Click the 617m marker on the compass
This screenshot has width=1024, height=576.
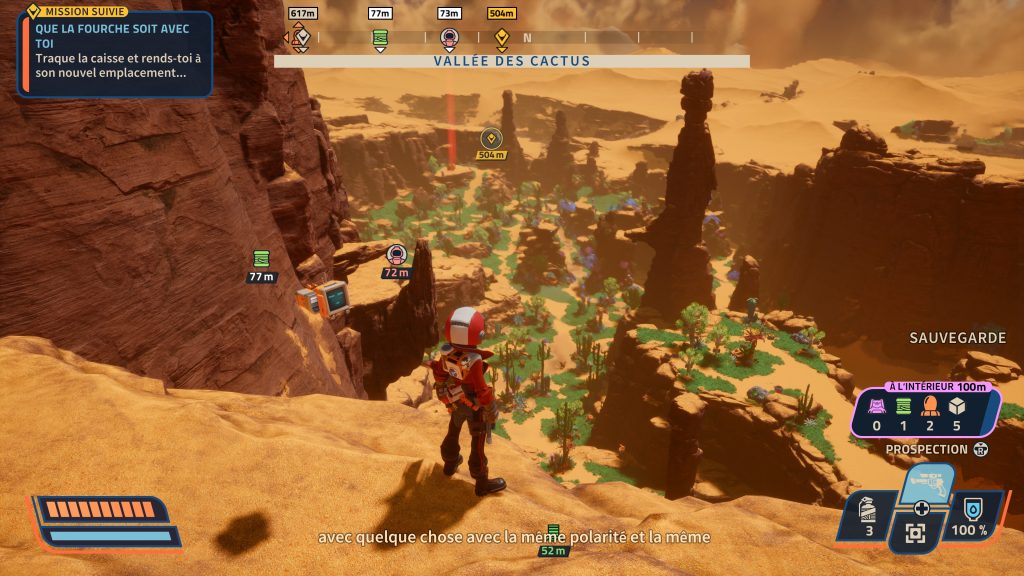(x=301, y=38)
